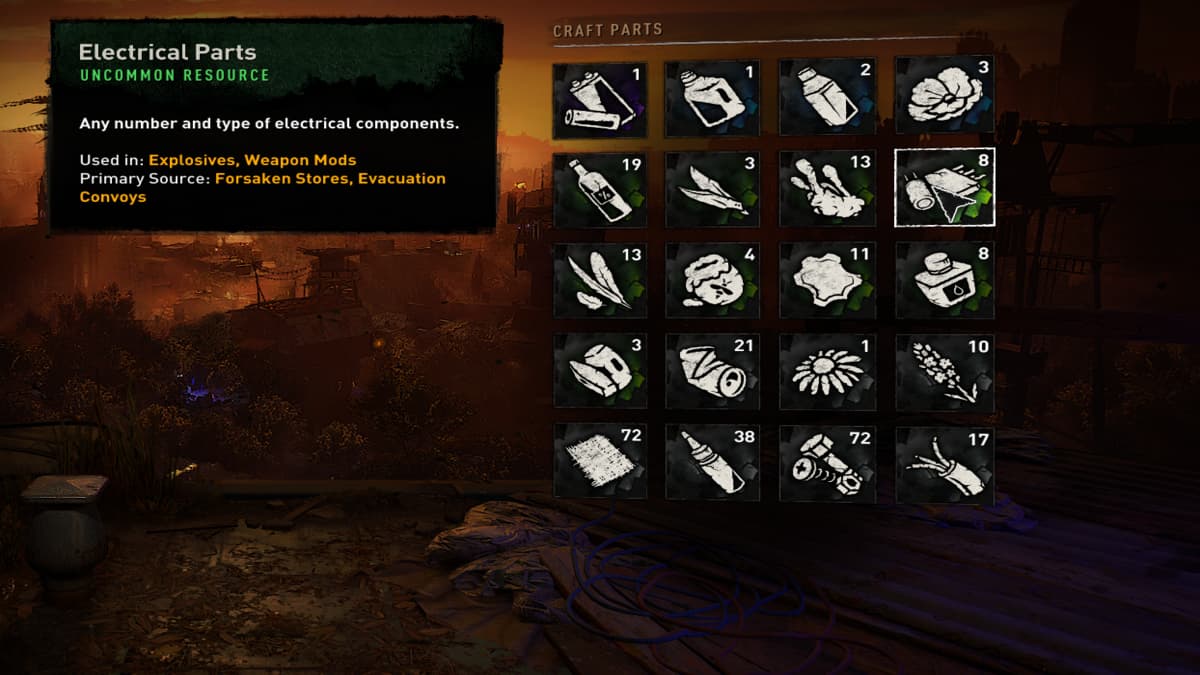Viewport: 1200px width, 675px height.
Task: Pick the seashell resource with count 3
Action: coord(944,95)
